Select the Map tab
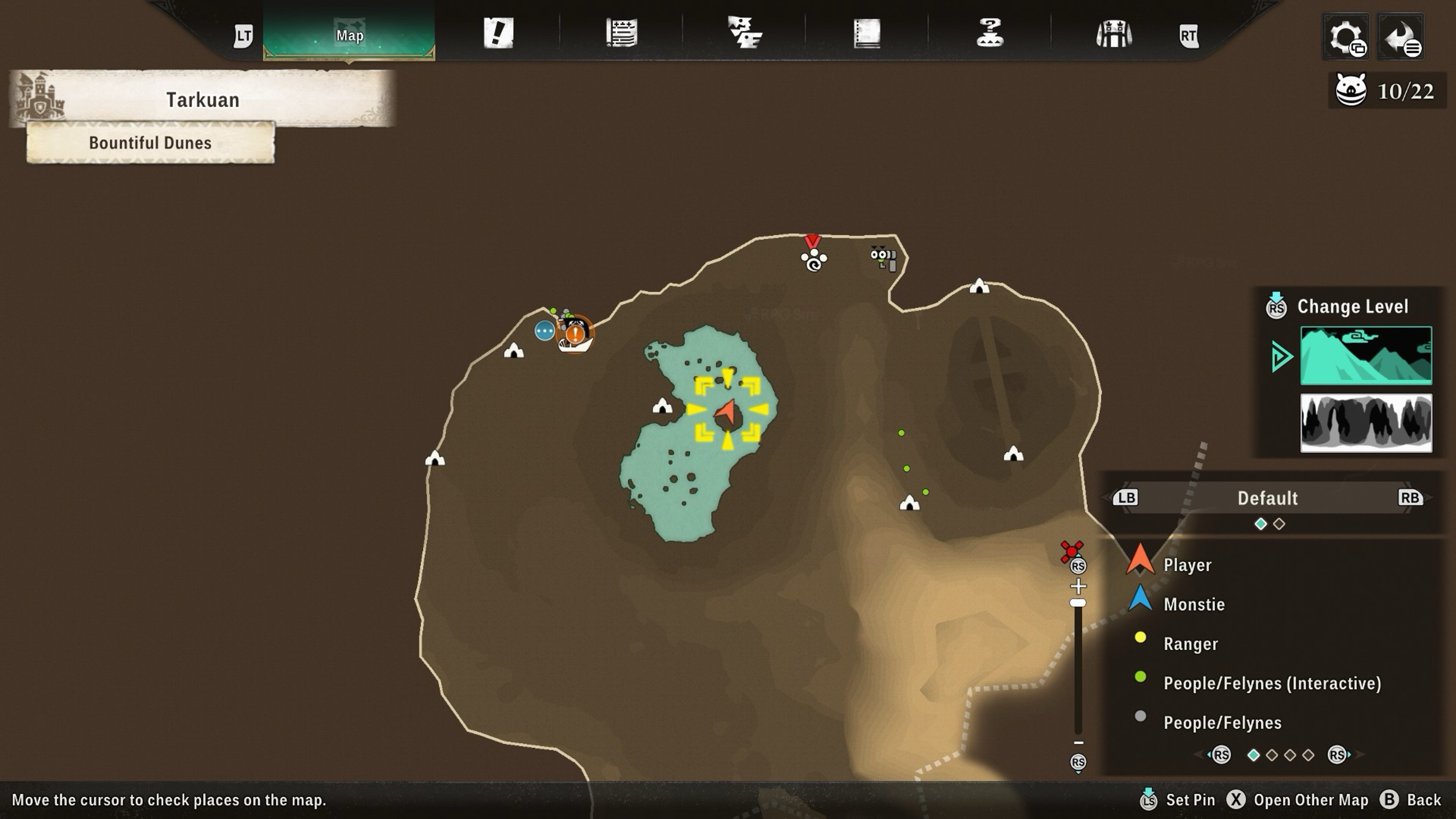1456x819 pixels. coord(349,35)
